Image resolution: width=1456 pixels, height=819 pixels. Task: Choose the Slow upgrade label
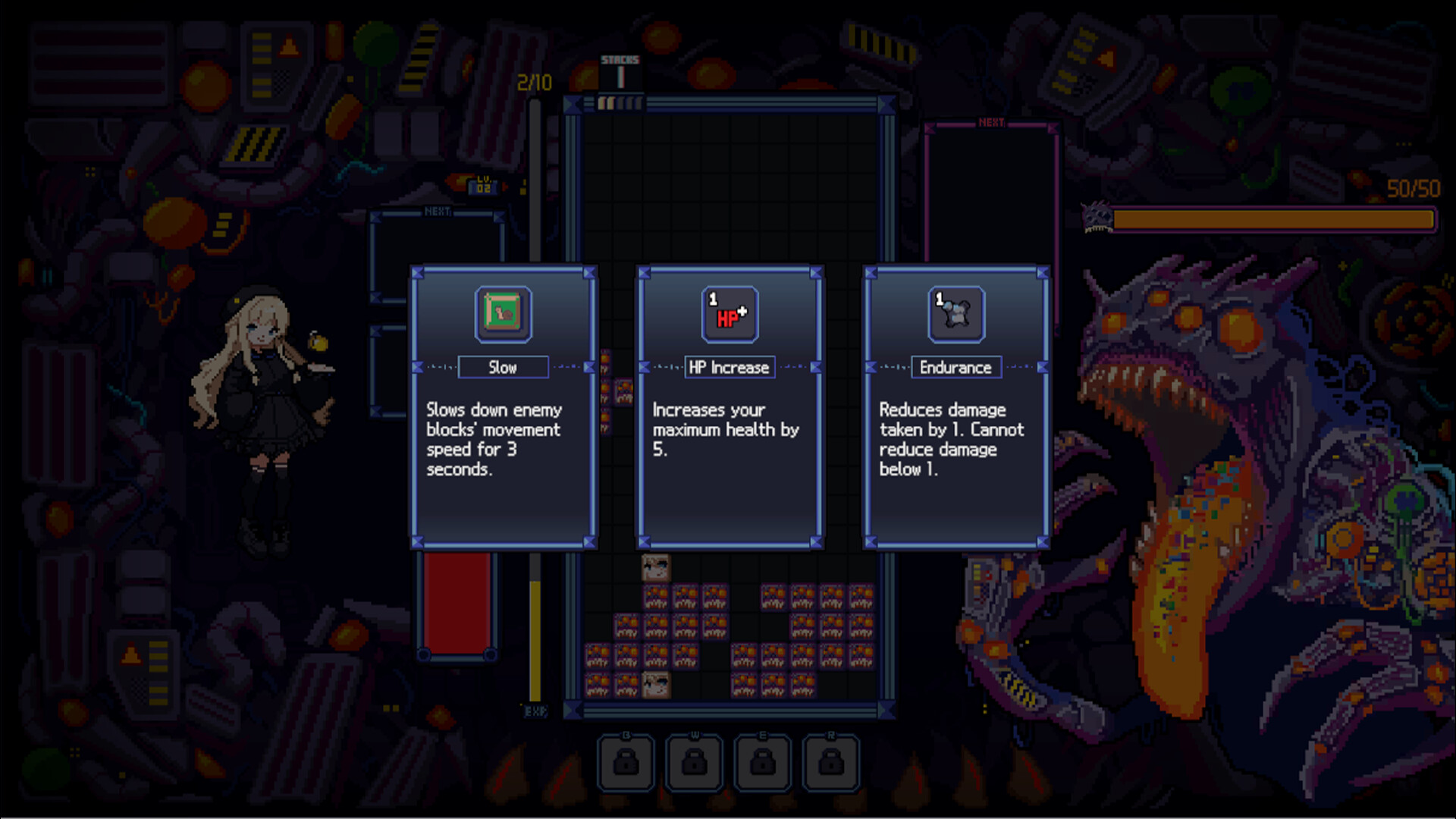[503, 367]
